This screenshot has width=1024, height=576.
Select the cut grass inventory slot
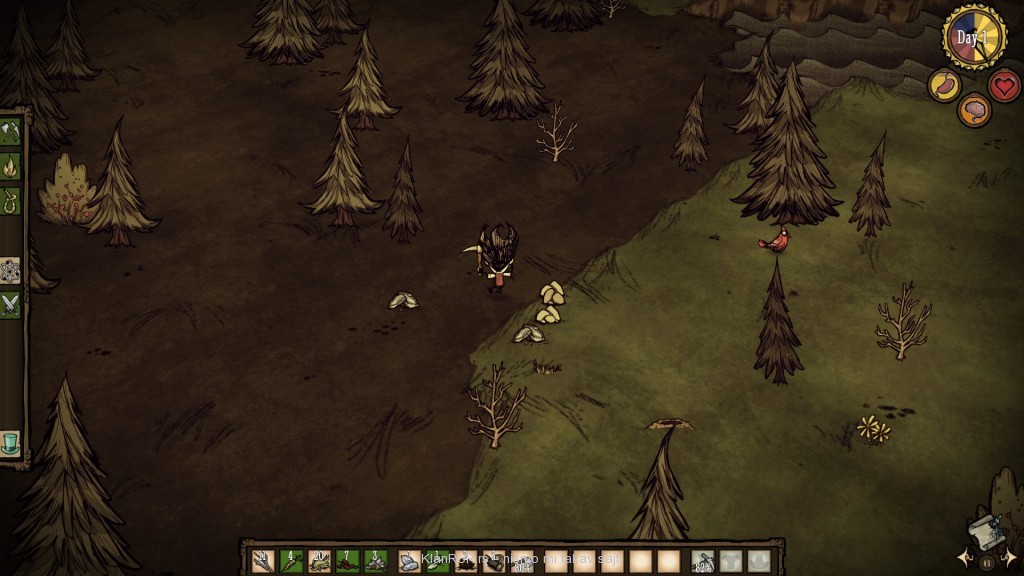point(319,561)
